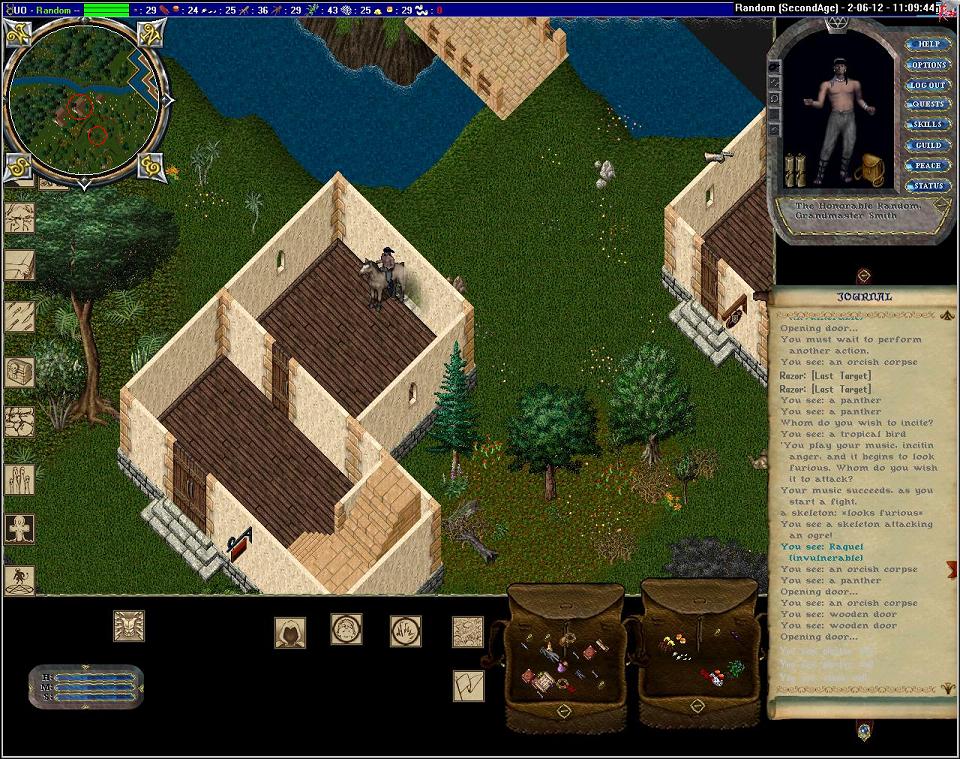Activate the hooded figure skill icon

coord(290,632)
